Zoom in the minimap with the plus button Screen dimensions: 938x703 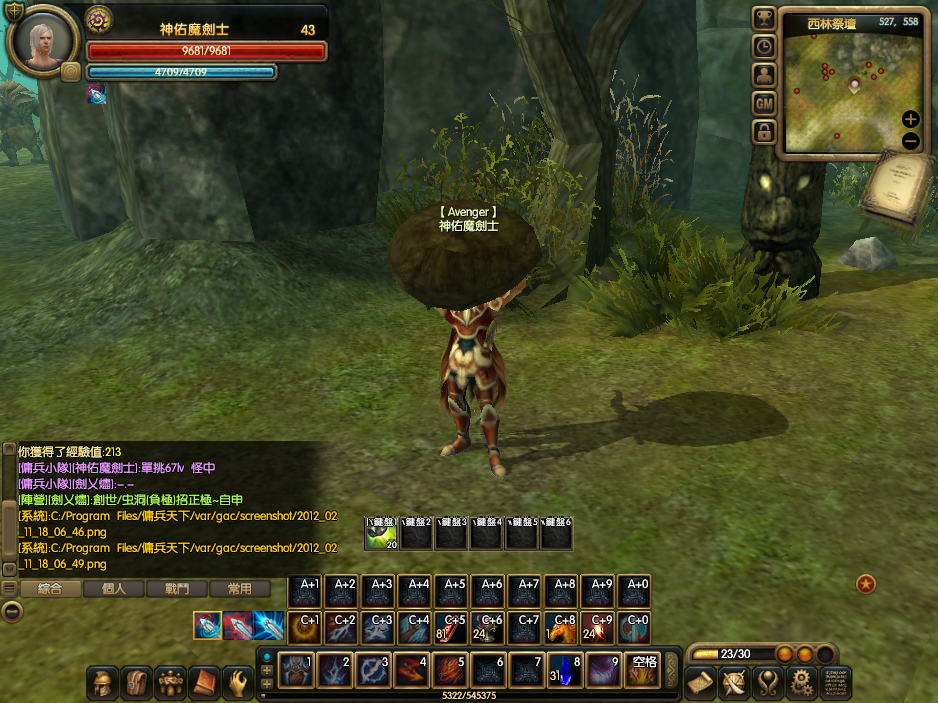910,119
